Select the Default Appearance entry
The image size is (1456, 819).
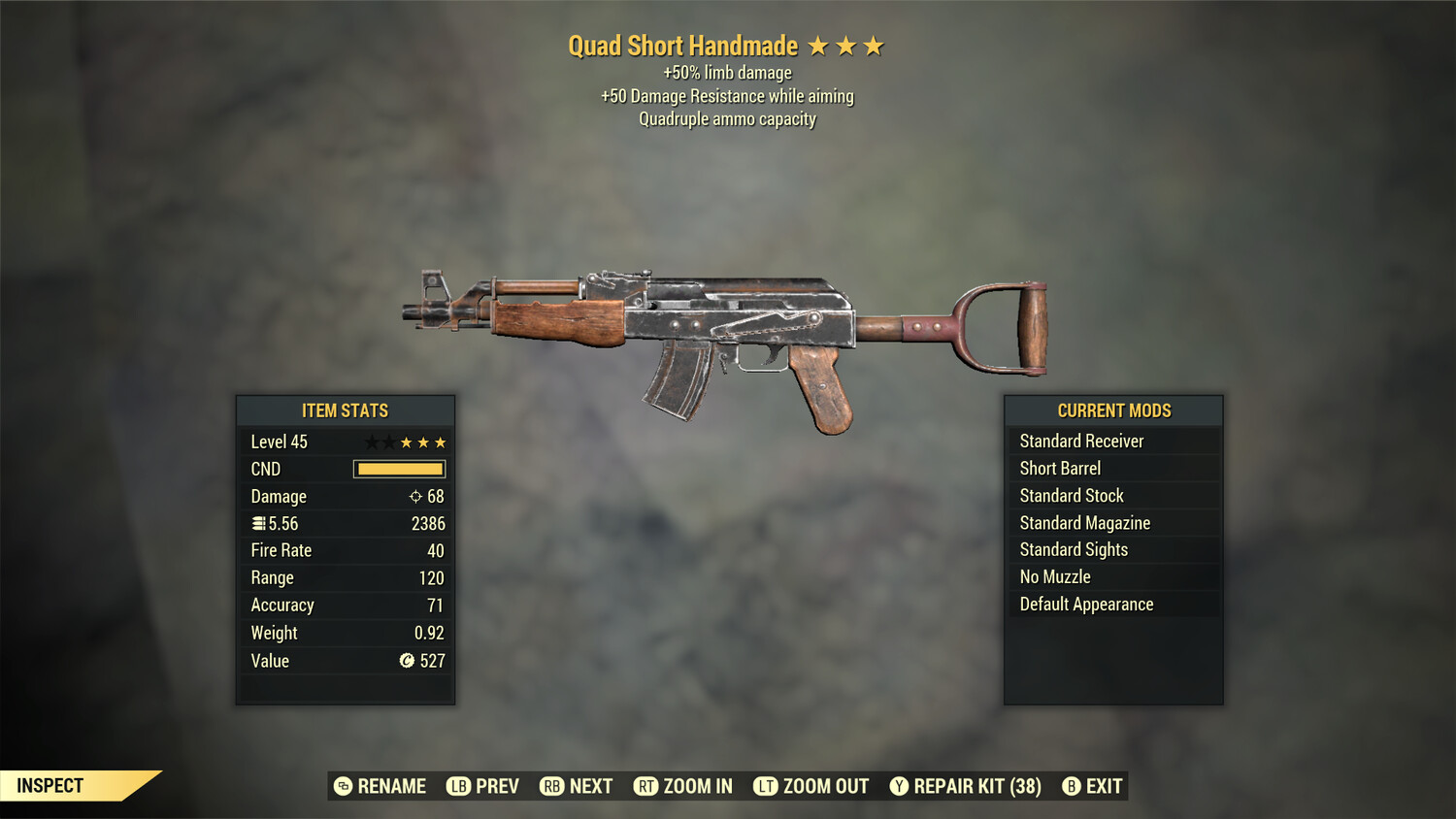[1086, 604]
